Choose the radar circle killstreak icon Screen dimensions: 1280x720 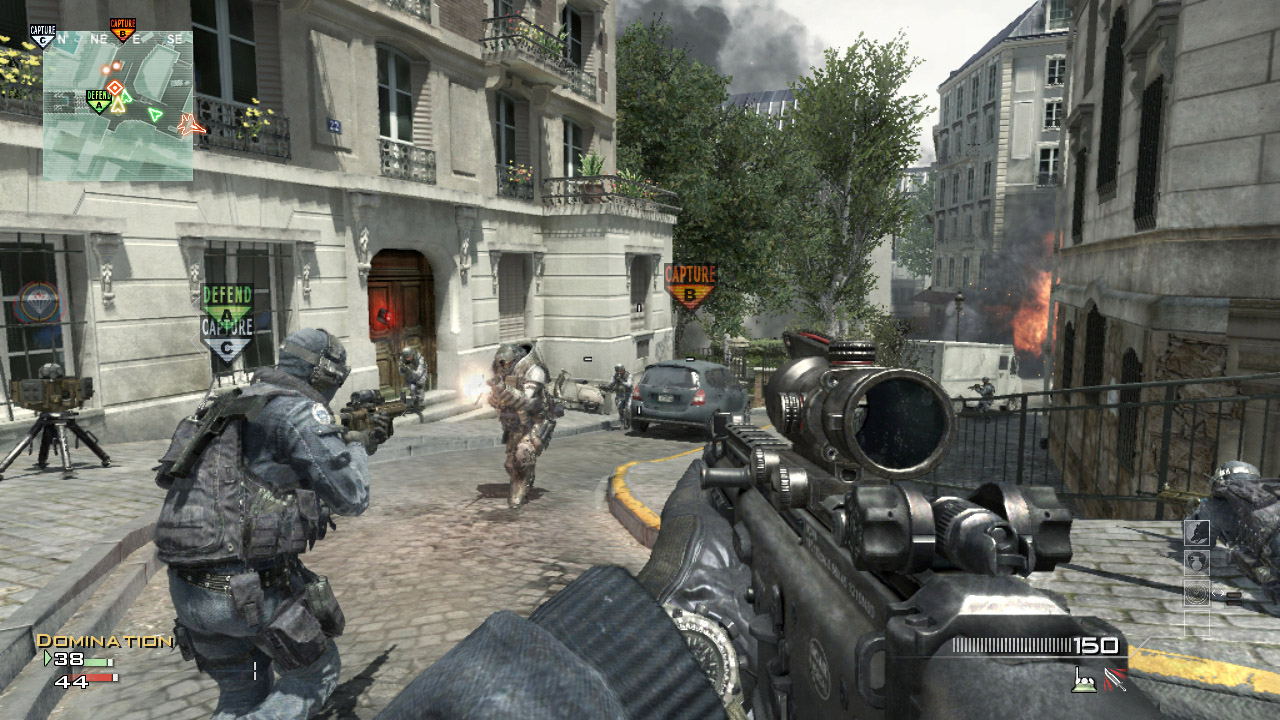pyautogui.click(x=1197, y=593)
